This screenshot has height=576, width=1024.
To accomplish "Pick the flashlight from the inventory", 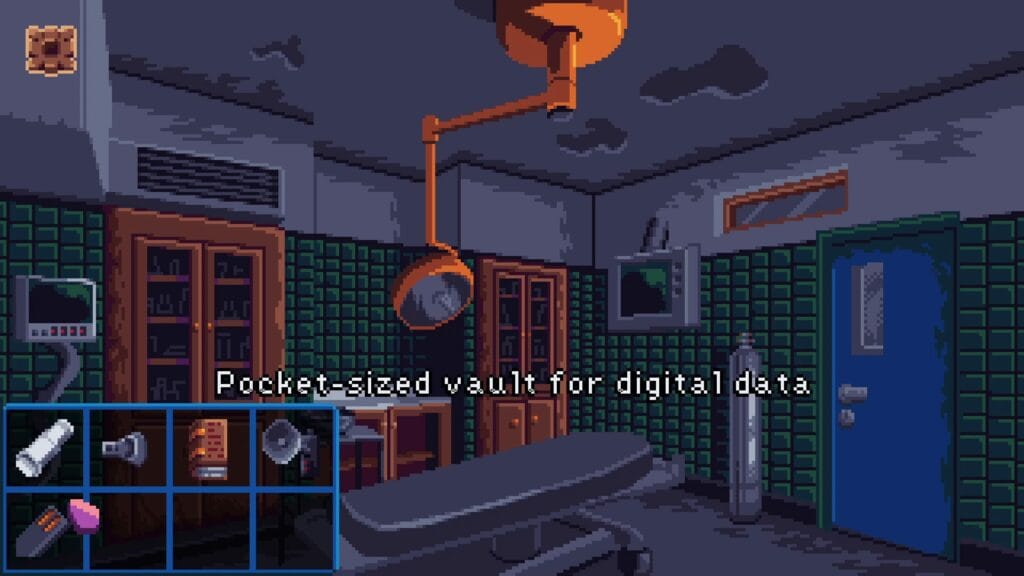I will (128, 447).
